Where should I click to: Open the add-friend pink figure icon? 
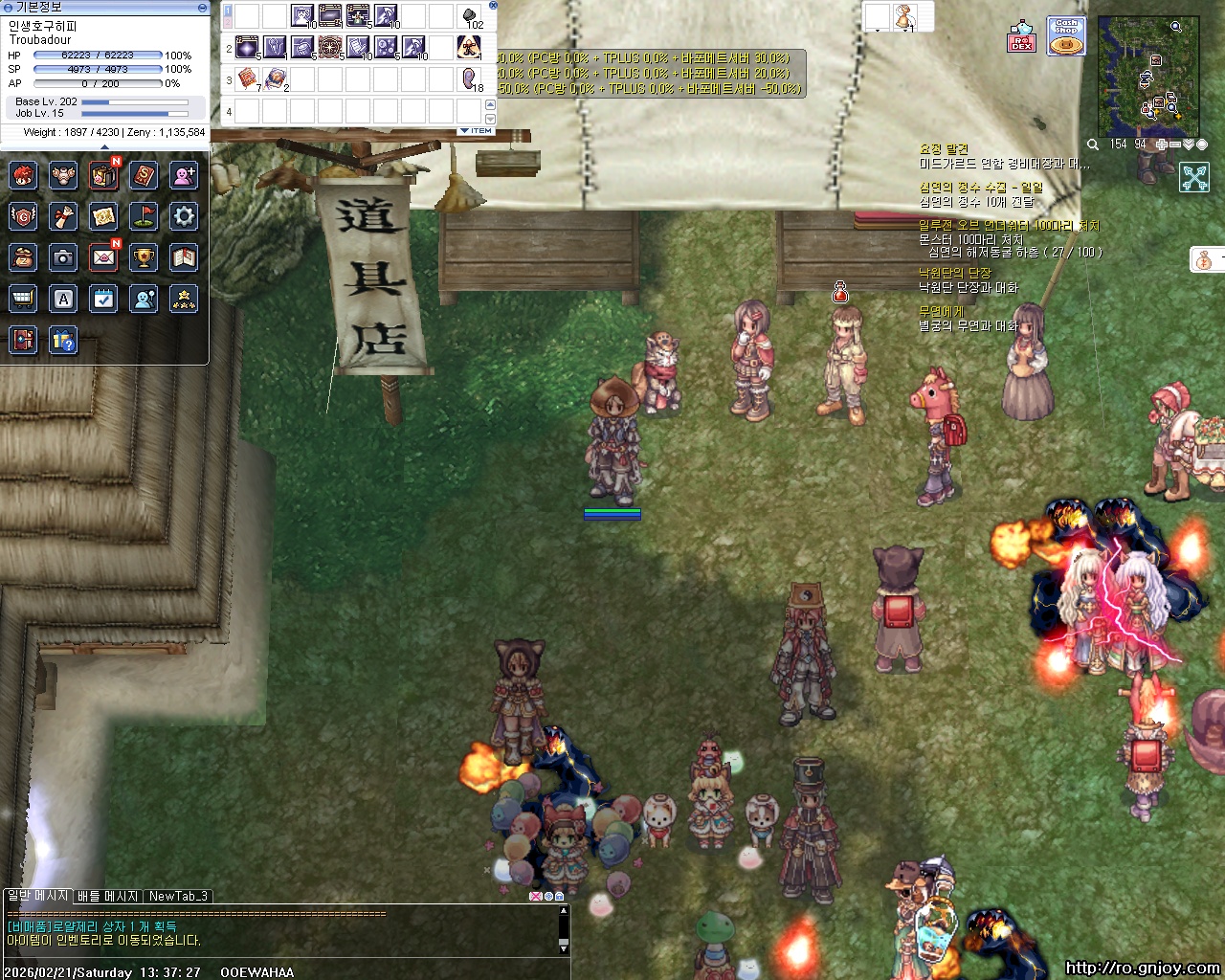[184, 175]
